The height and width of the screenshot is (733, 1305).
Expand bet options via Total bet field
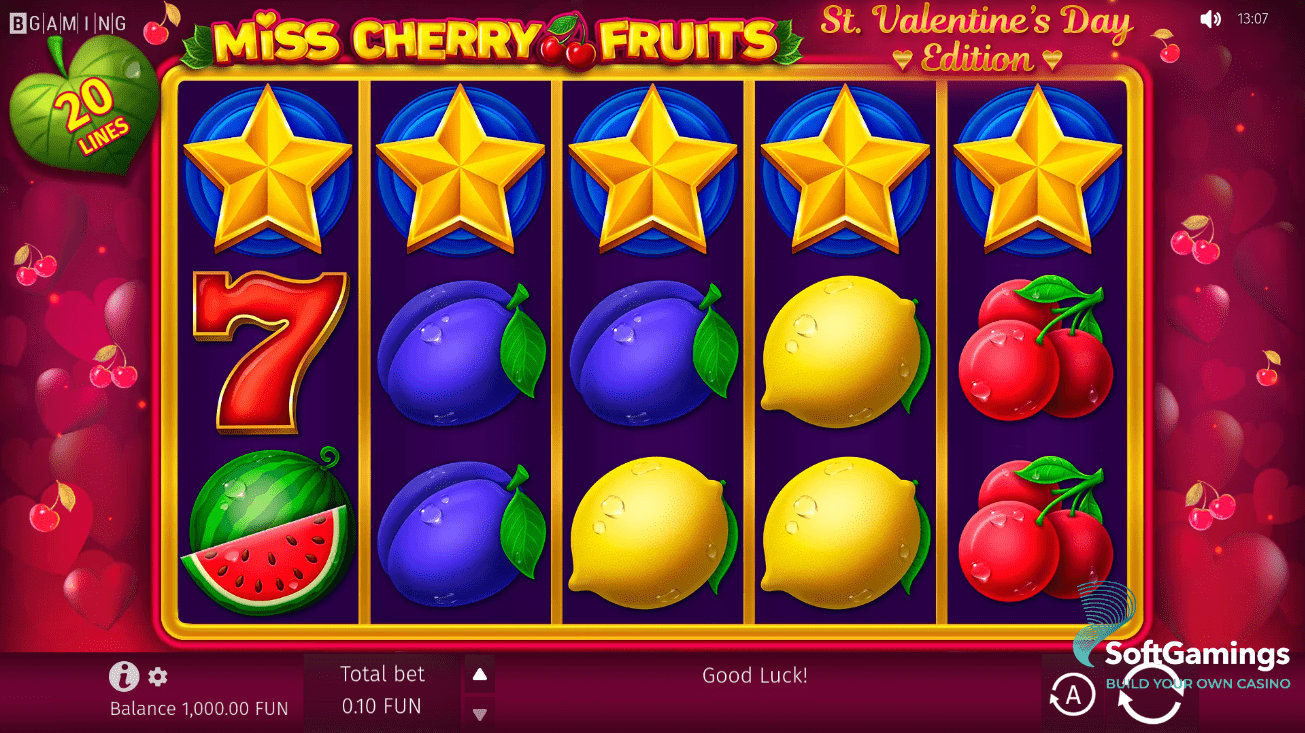(x=383, y=690)
